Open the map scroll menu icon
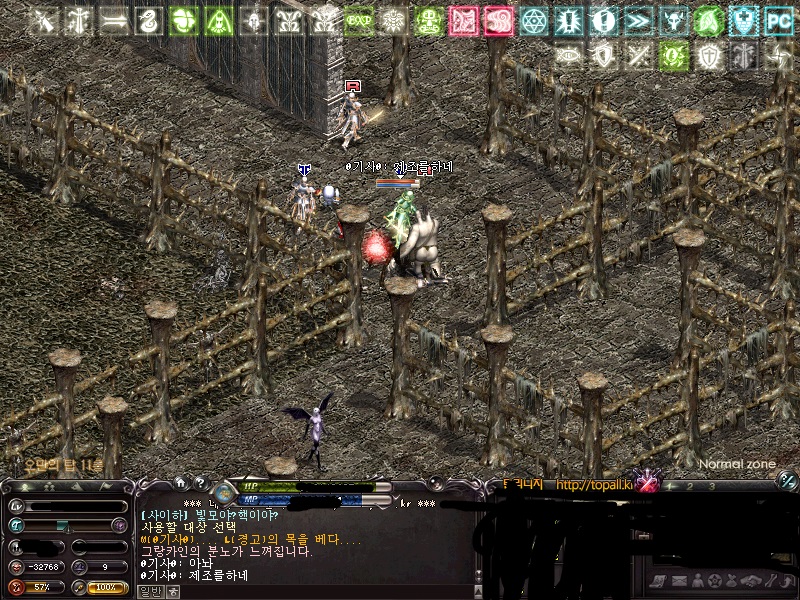 point(657,582)
